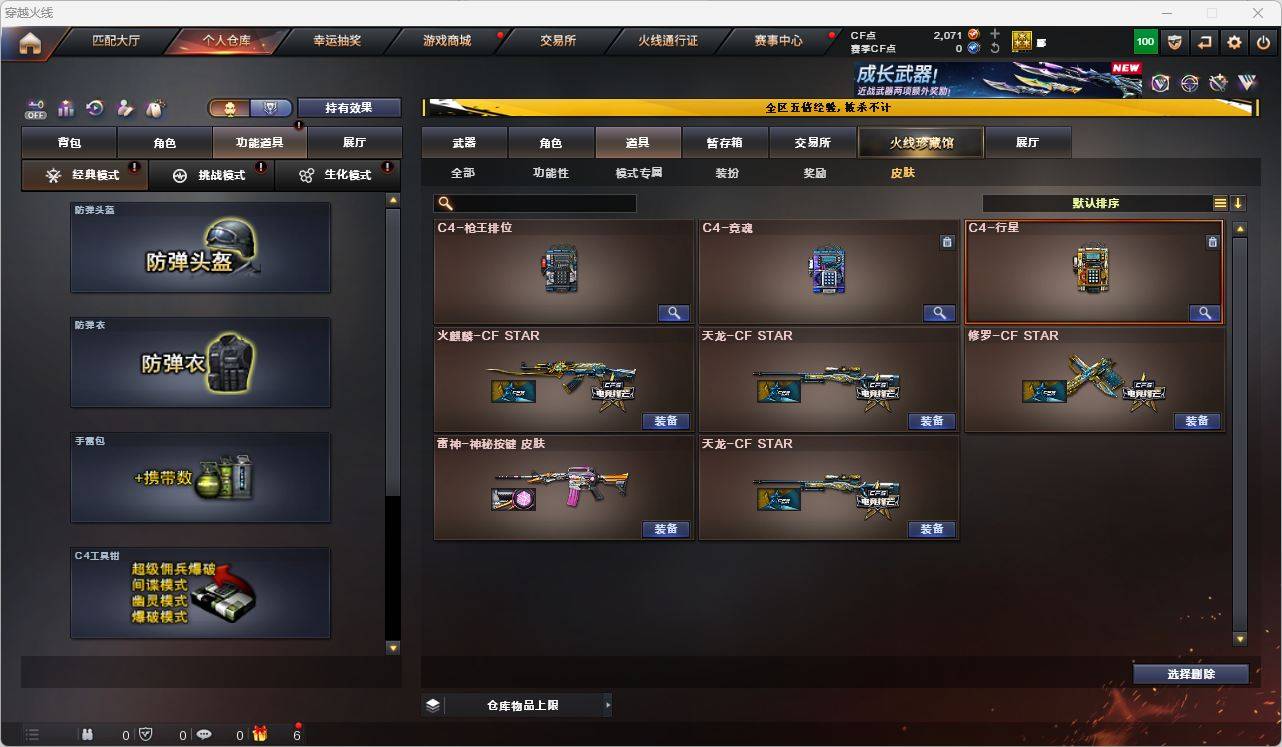1282x747 pixels.
Task: Open the 默认排序 sort dropdown
Action: (x=1097, y=203)
